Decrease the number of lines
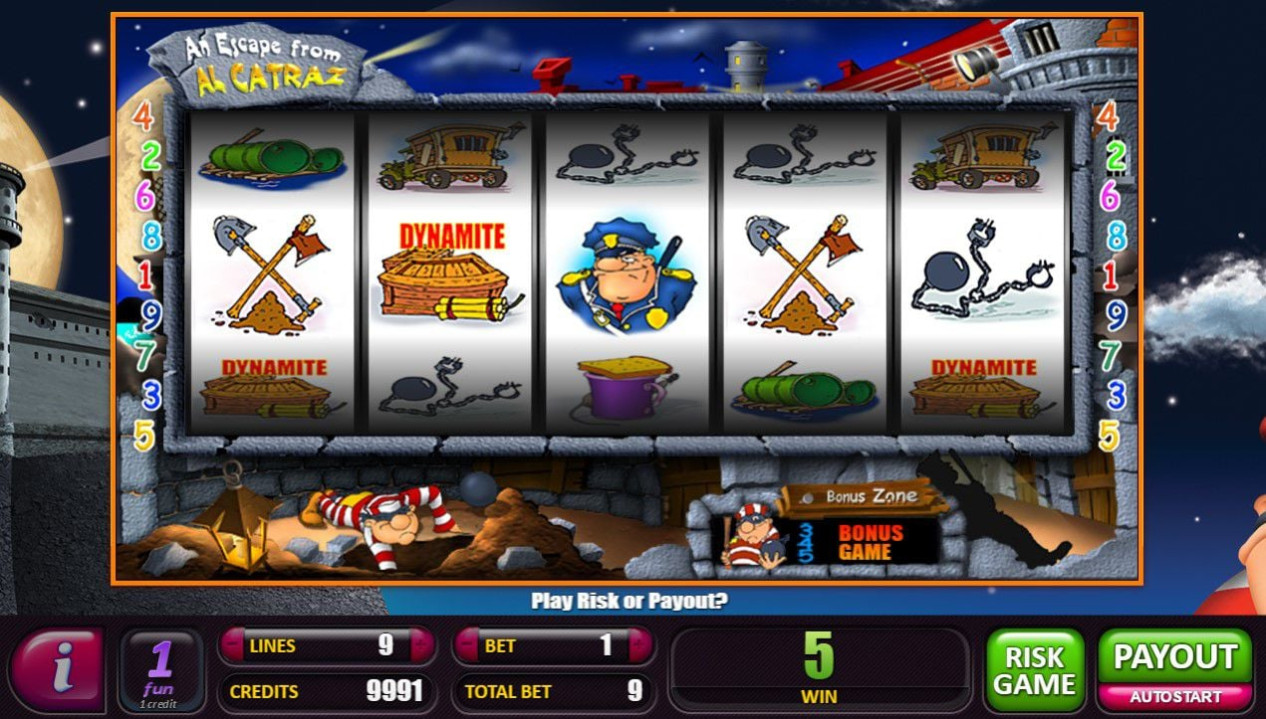Screen dimensions: 1266x719 232,646
